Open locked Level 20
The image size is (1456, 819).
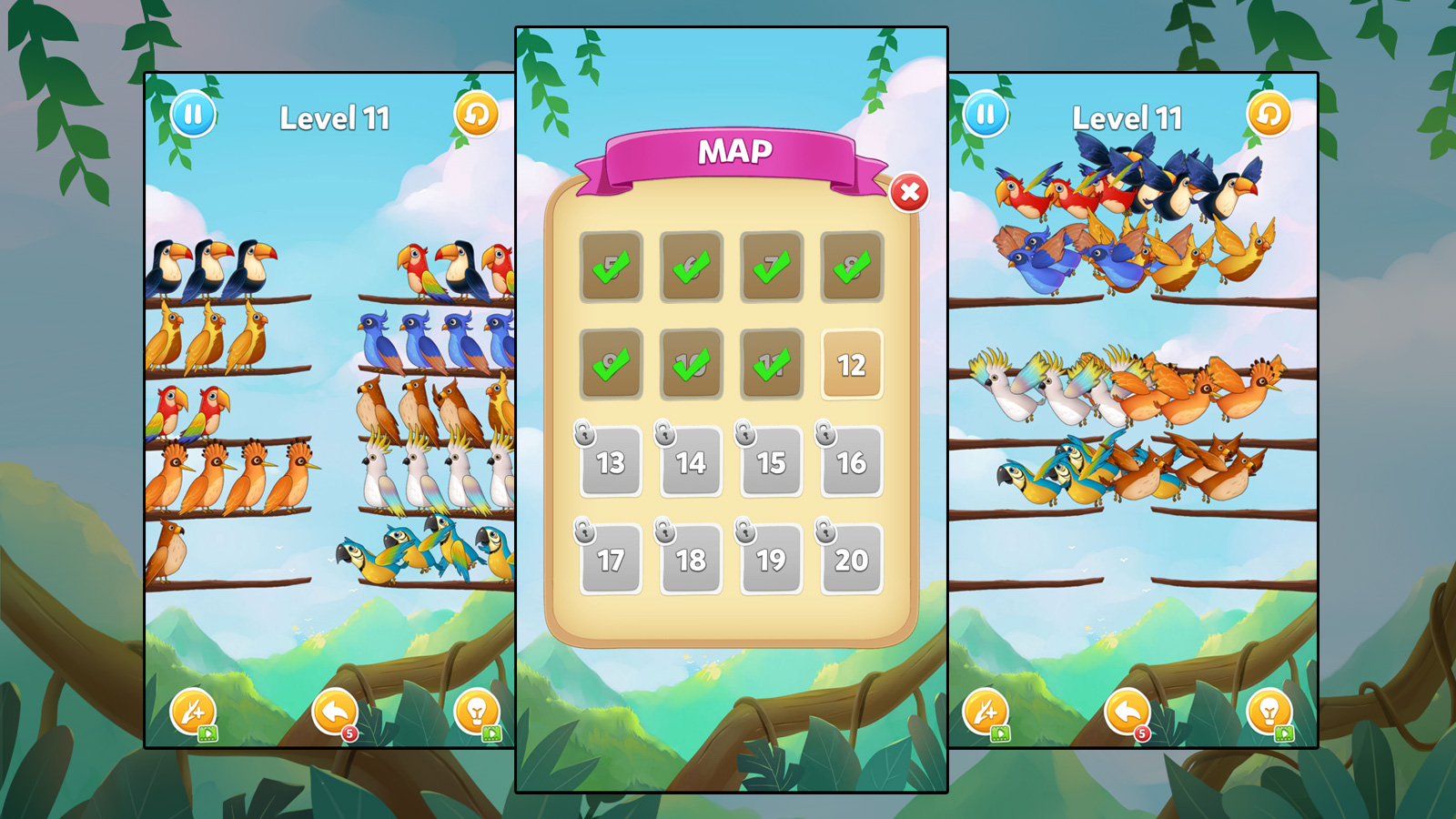(852, 560)
